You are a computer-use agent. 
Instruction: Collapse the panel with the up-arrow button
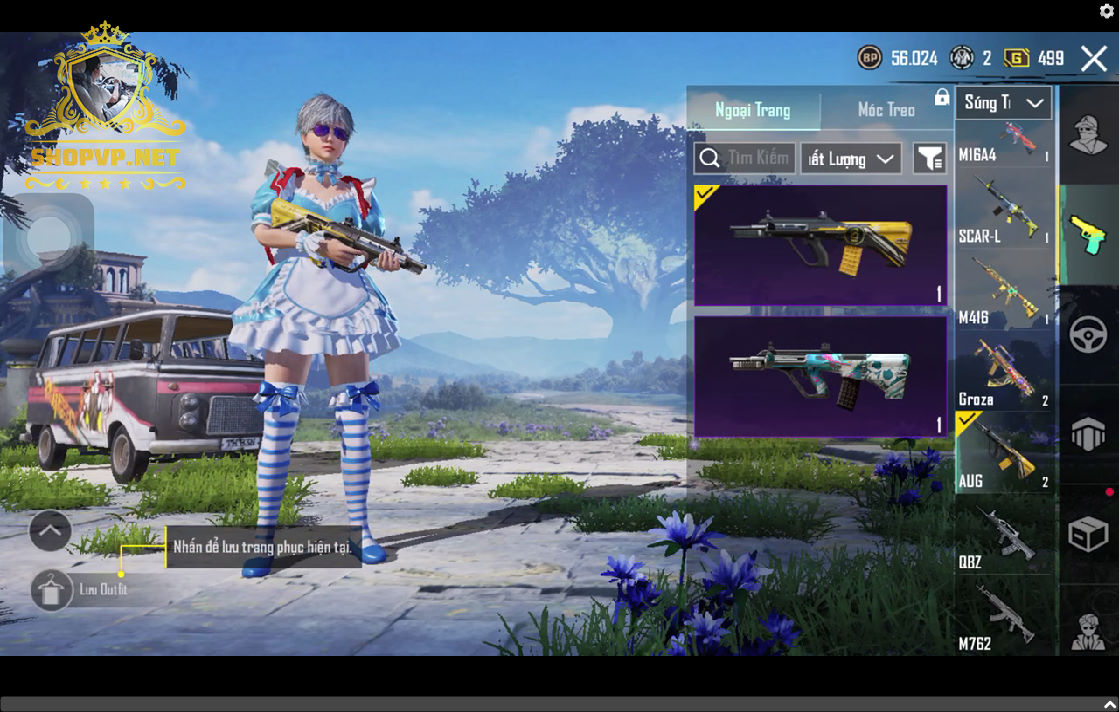(50, 530)
